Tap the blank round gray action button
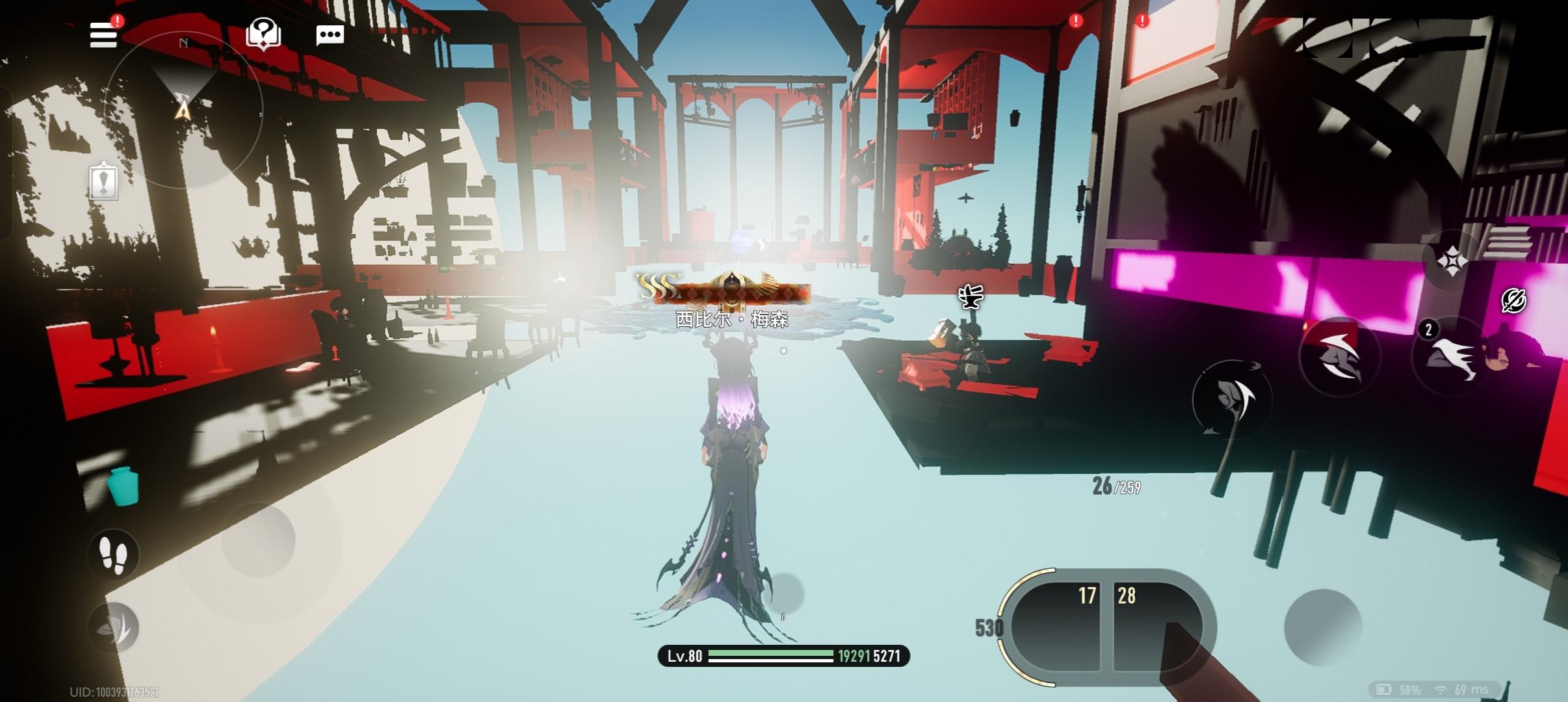 pyautogui.click(x=1322, y=627)
